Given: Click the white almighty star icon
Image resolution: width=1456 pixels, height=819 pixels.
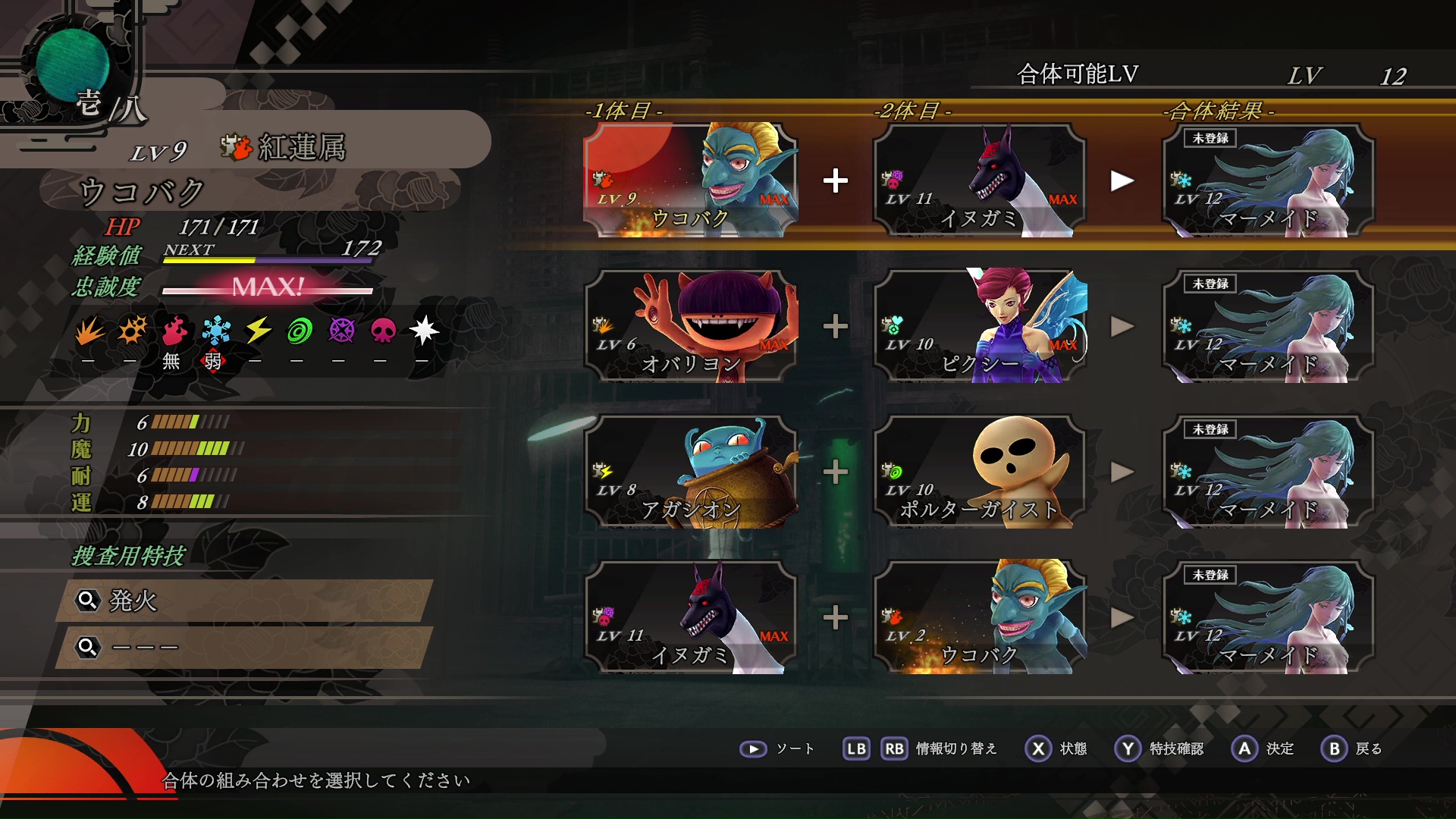Looking at the screenshot, I should point(427,331).
